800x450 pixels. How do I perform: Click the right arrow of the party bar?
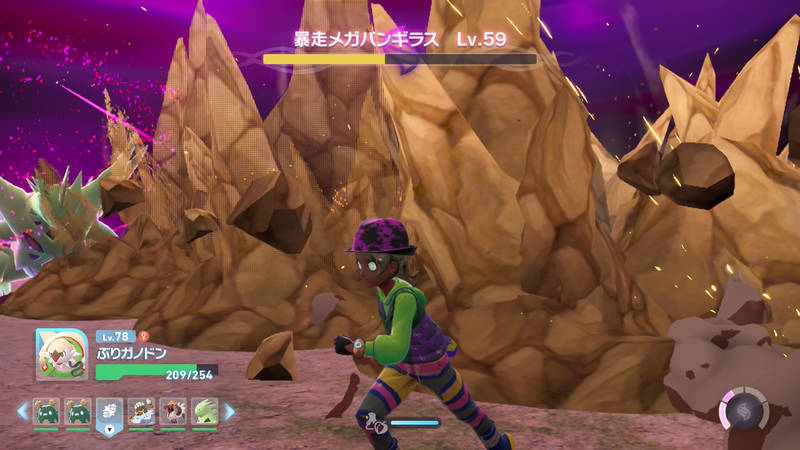(x=229, y=411)
